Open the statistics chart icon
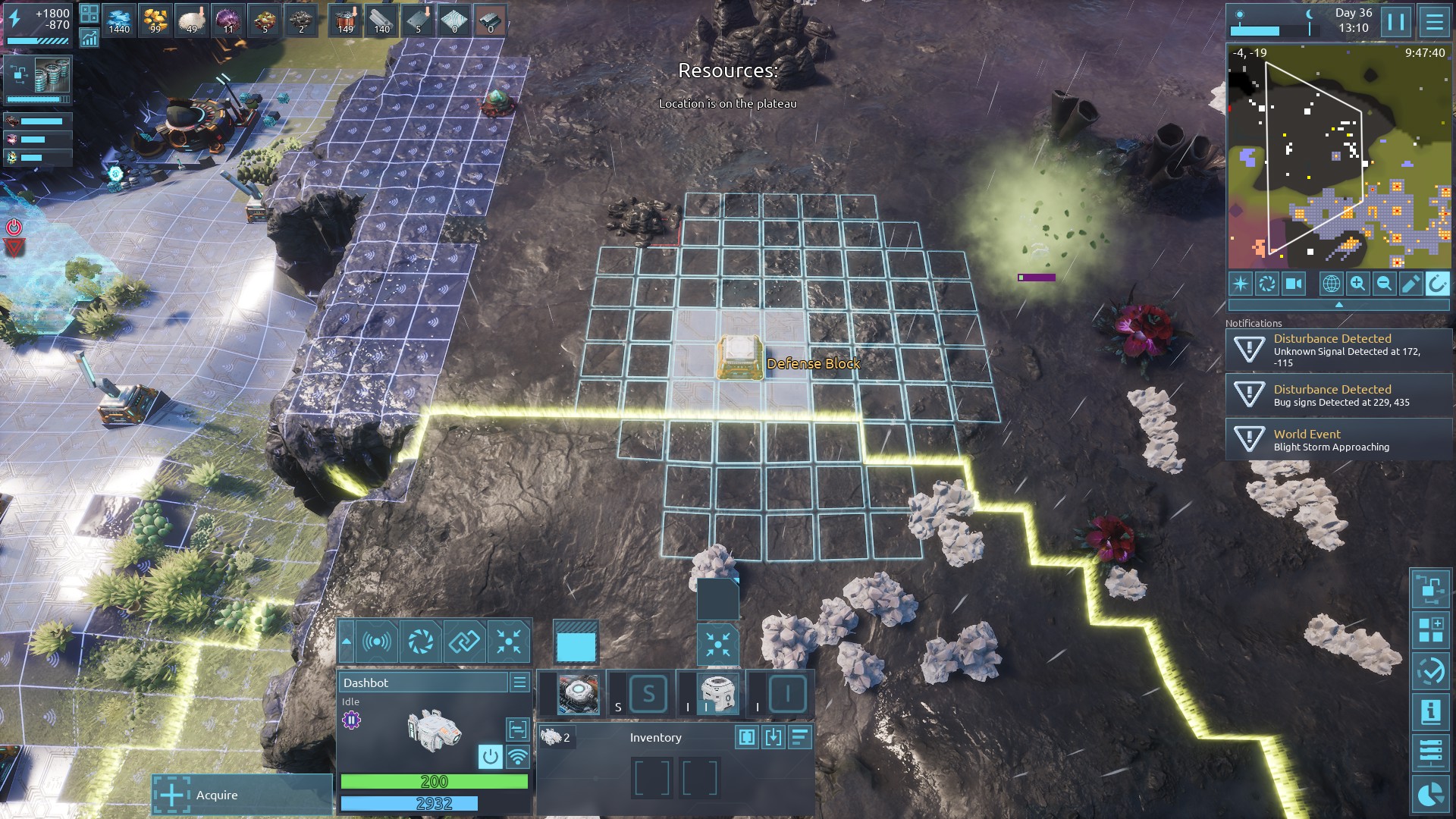The image size is (1456, 819). [89, 38]
